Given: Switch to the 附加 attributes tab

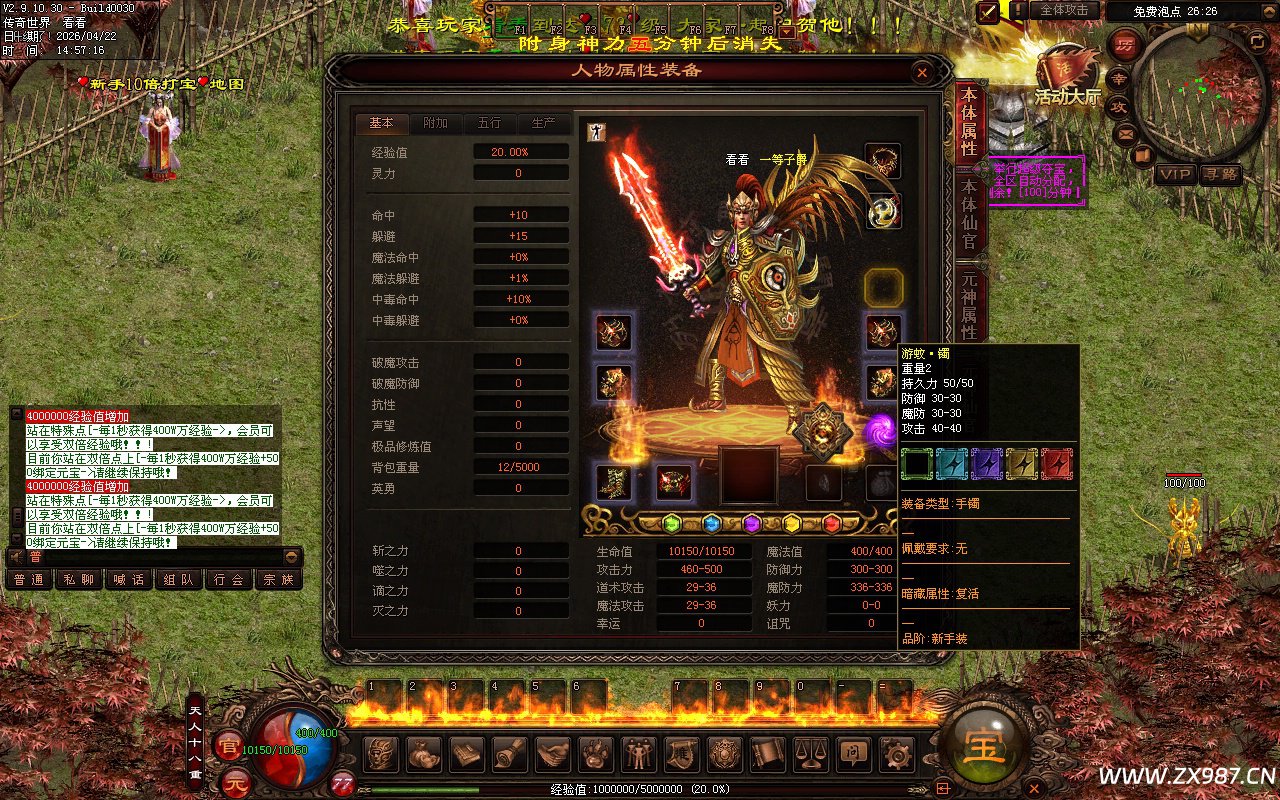Looking at the screenshot, I should click(x=435, y=123).
